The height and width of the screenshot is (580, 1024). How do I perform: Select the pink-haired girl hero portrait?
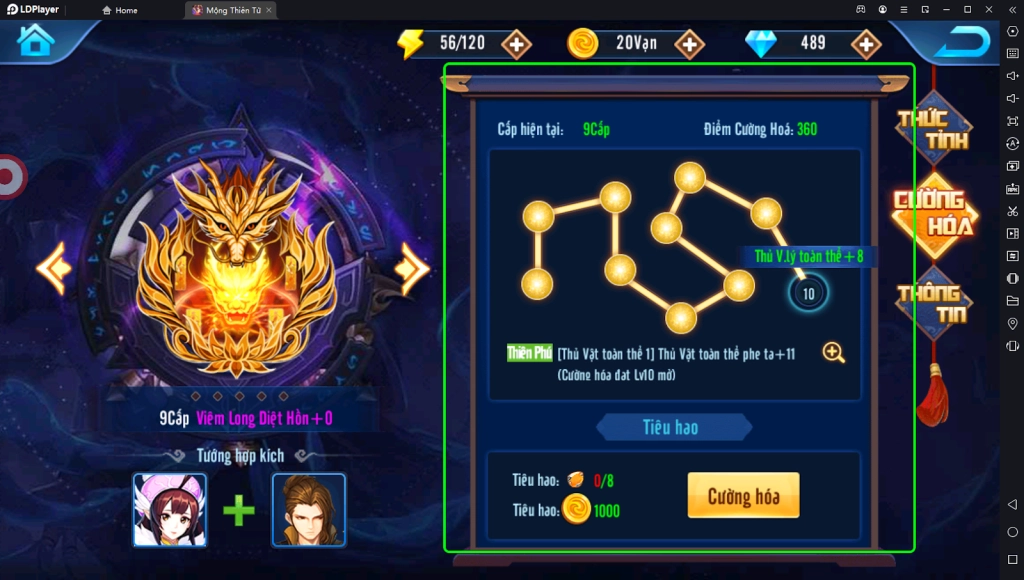click(x=170, y=510)
